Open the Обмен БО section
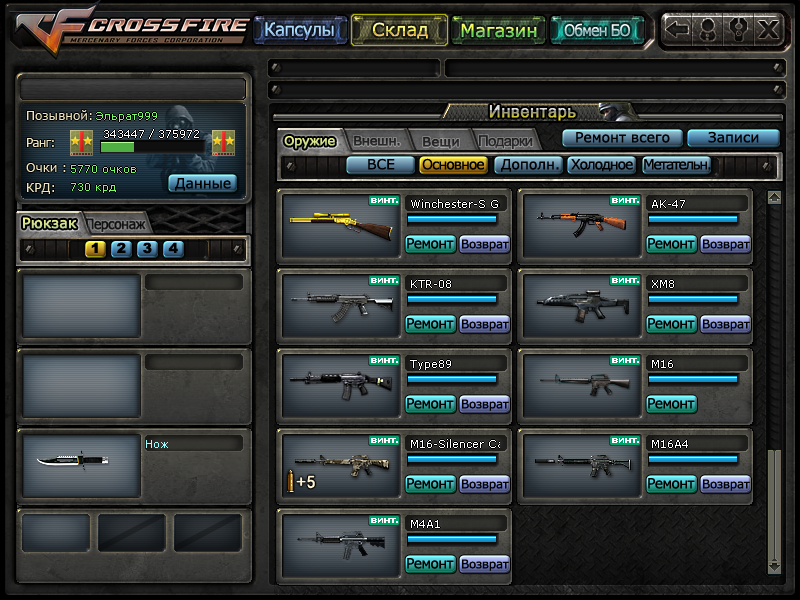The width and height of the screenshot is (800, 600). [x=597, y=30]
